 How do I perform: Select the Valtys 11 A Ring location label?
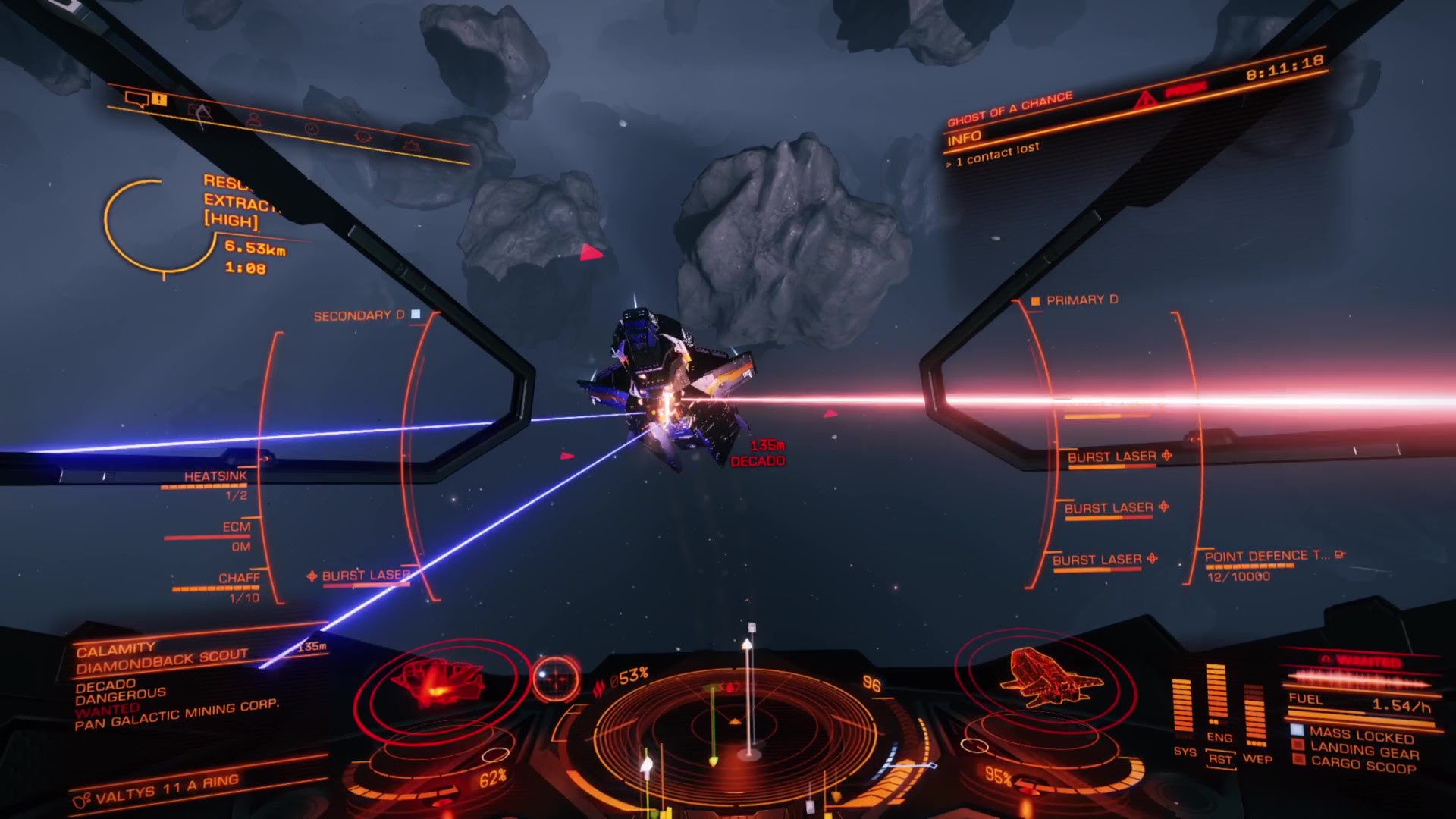(165, 789)
